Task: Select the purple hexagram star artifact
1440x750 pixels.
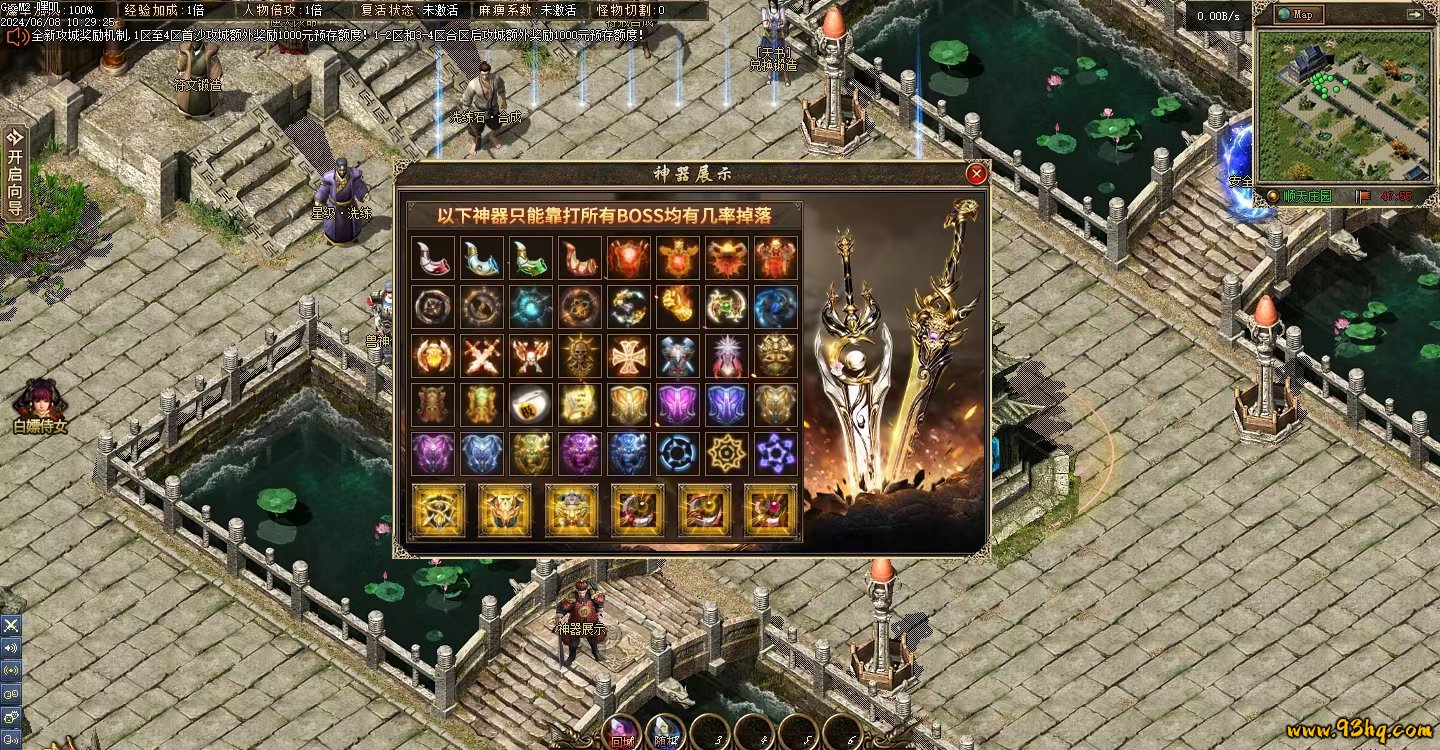Action: click(x=776, y=453)
